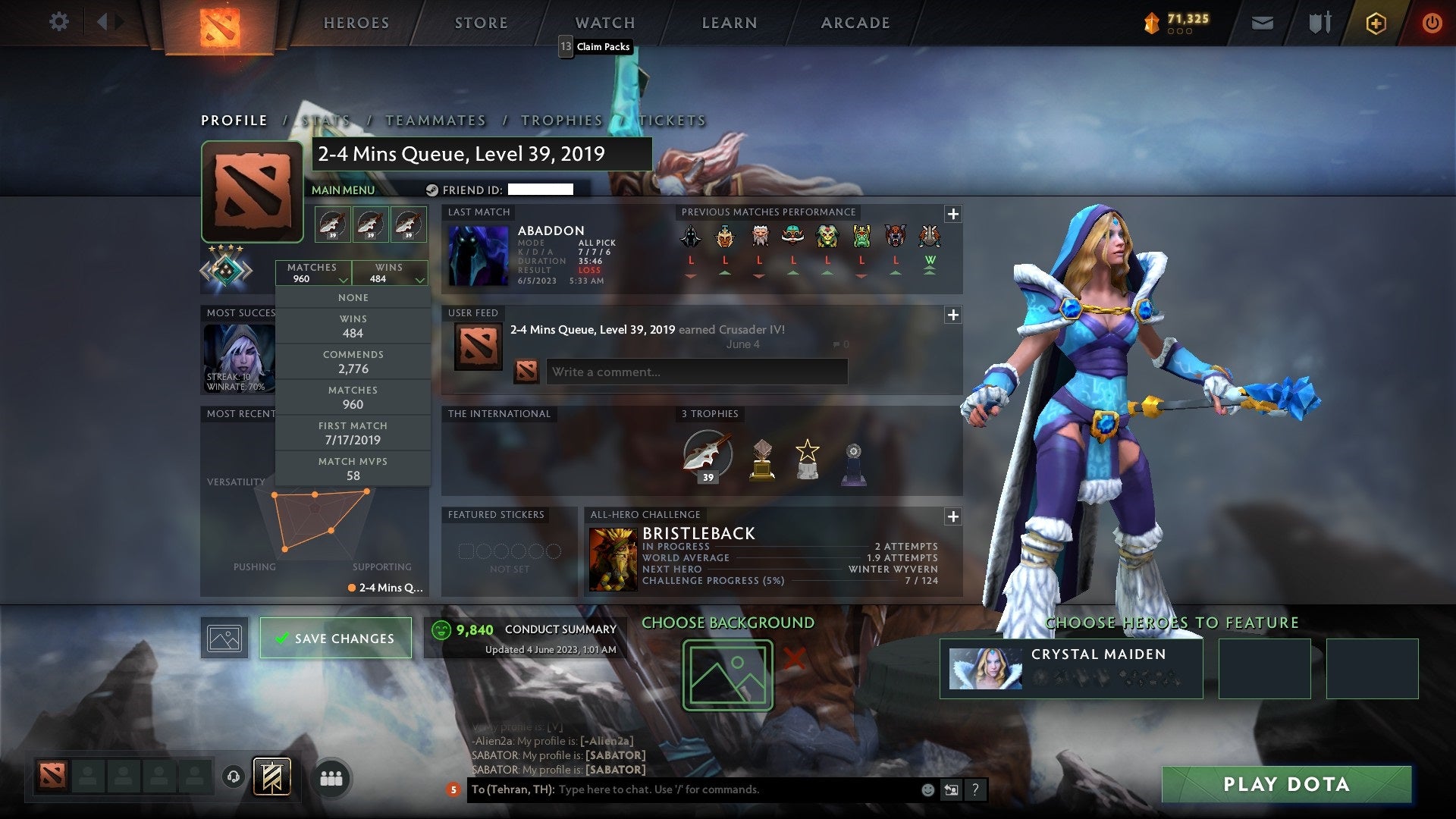Open the armory/loadout icon near the shard count

pos(1319,23)
